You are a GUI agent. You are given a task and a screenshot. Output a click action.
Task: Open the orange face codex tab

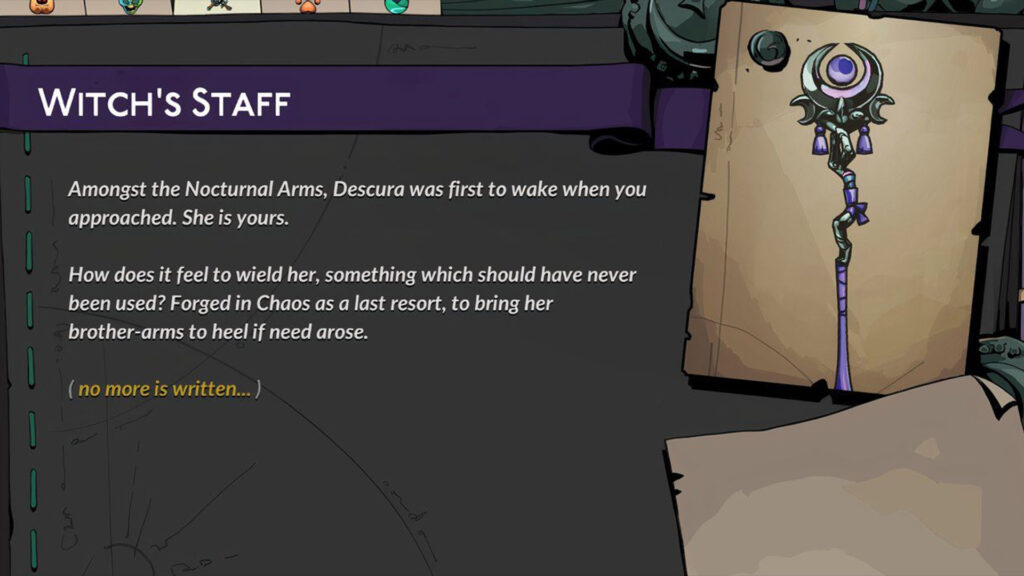42,5
